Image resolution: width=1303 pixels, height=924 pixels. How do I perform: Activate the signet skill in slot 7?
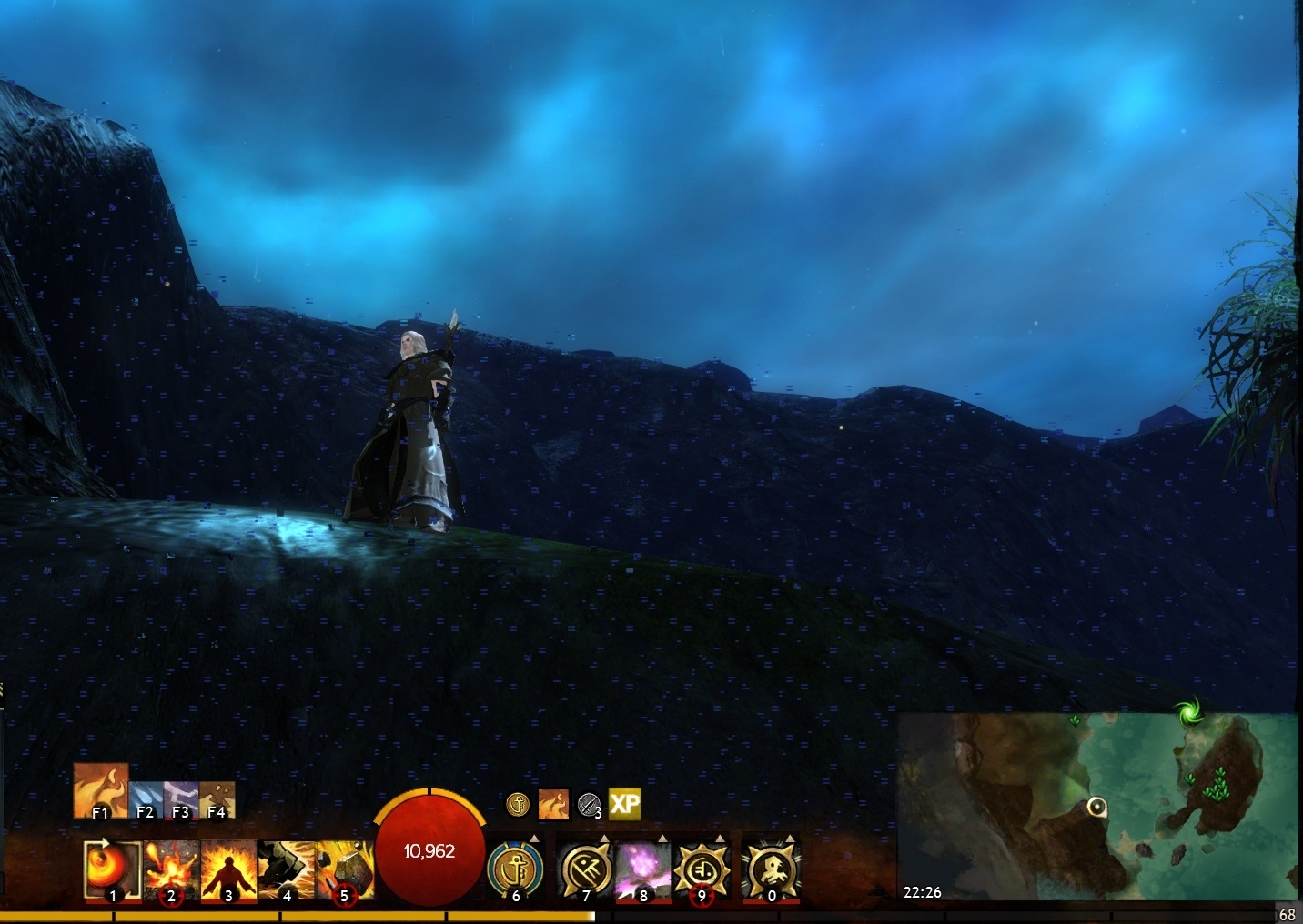tap(585, 869)
